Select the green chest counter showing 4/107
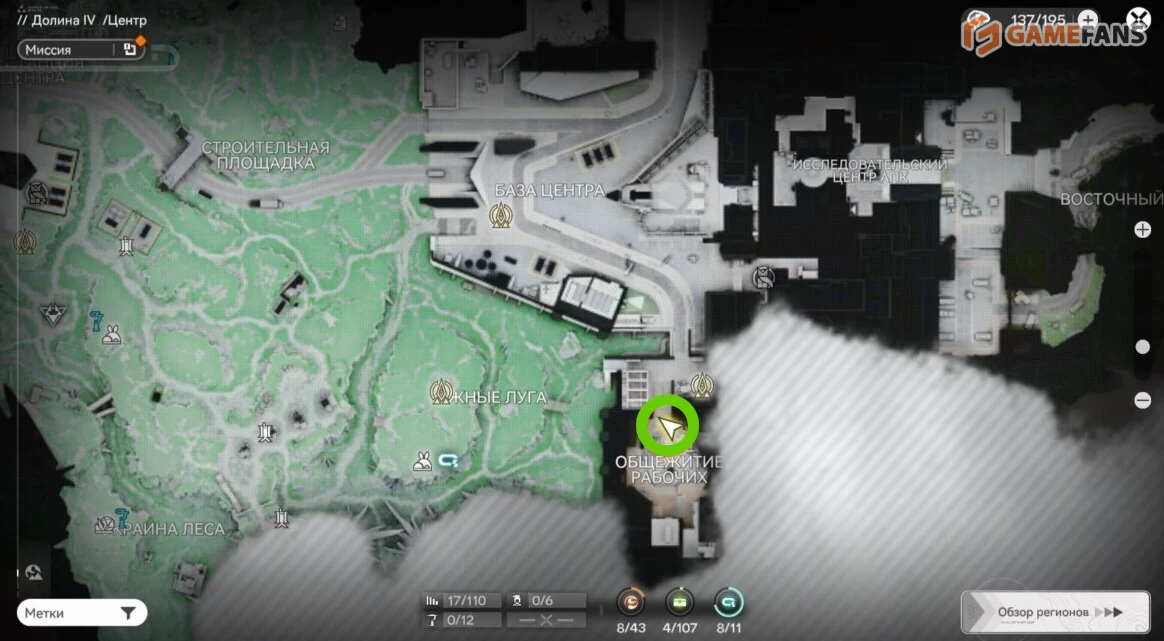The width and height of the screenshot is (1164, 641). pos(680,602)
